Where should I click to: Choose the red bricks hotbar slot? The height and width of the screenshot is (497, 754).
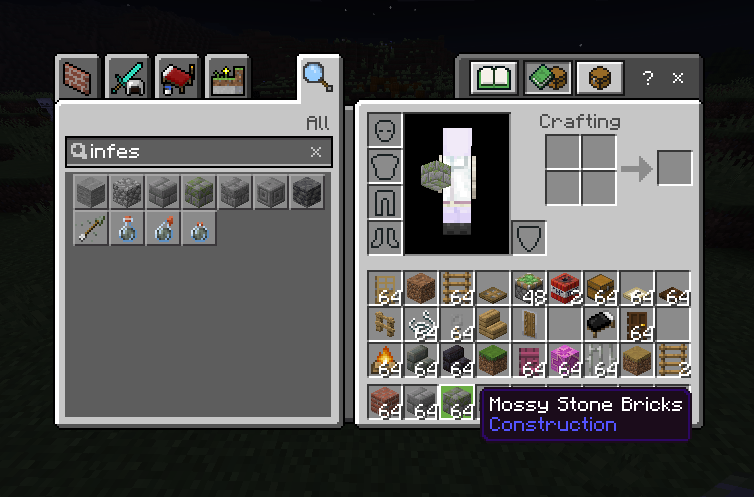pyautogui.click(x=385, y=402)
